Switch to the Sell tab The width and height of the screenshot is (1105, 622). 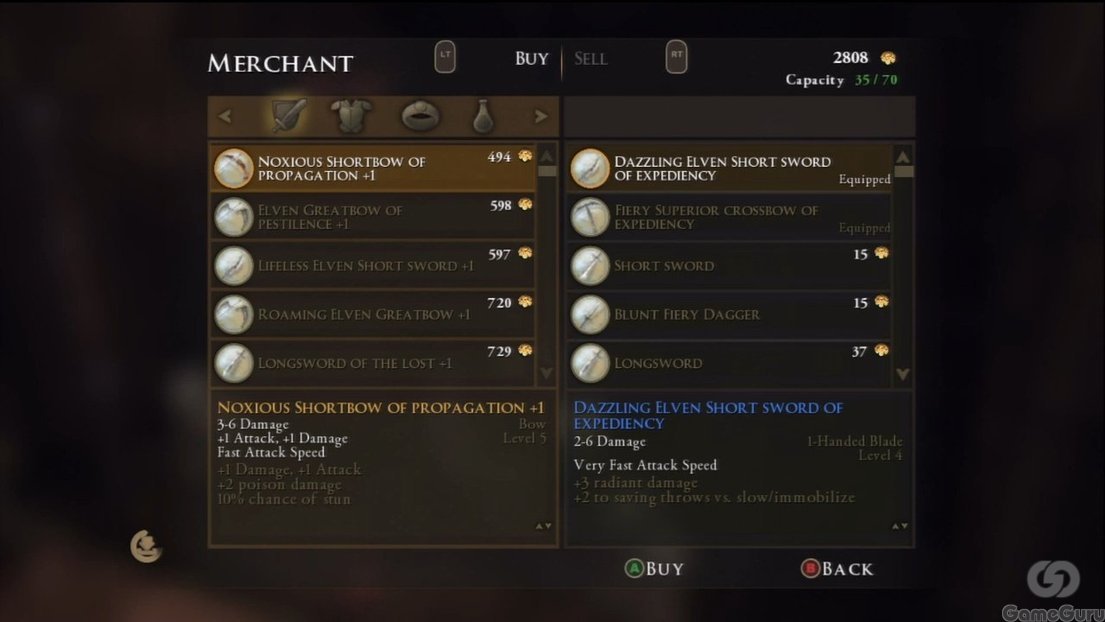[591, 59]
